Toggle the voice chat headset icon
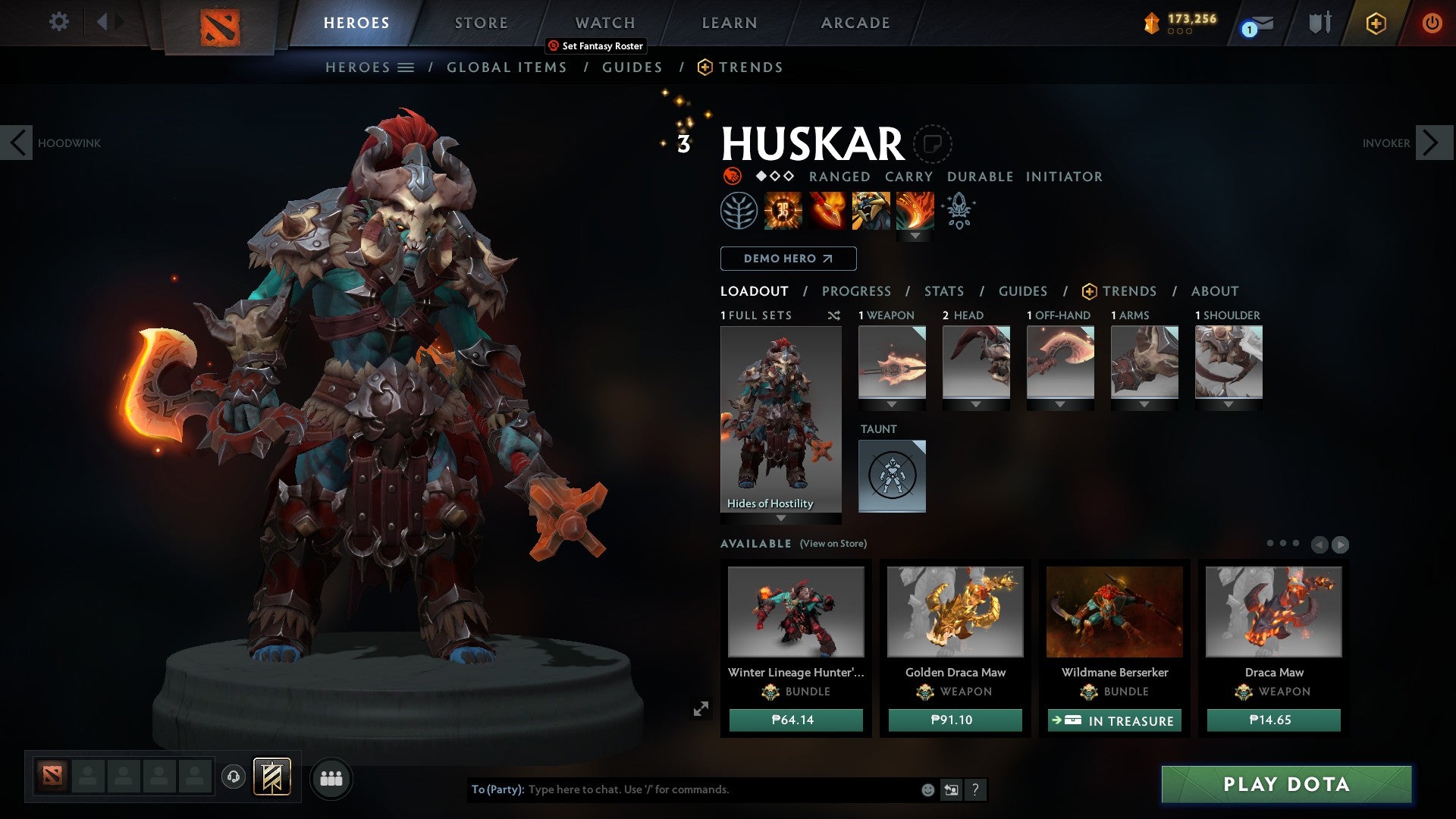This screenshot has width=1456, height=819. click(234, 777)
